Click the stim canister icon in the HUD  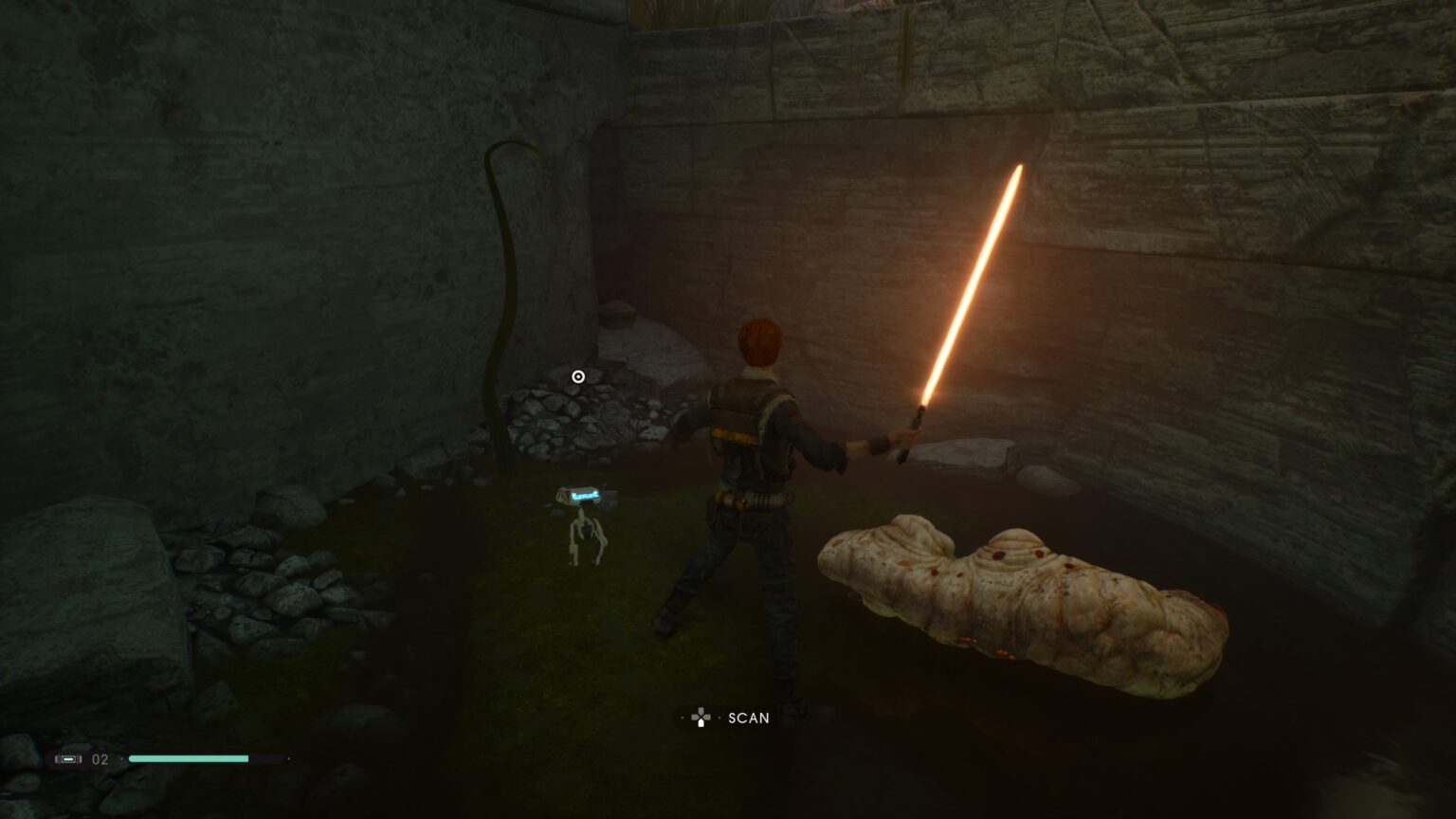(x=68, y=760)
